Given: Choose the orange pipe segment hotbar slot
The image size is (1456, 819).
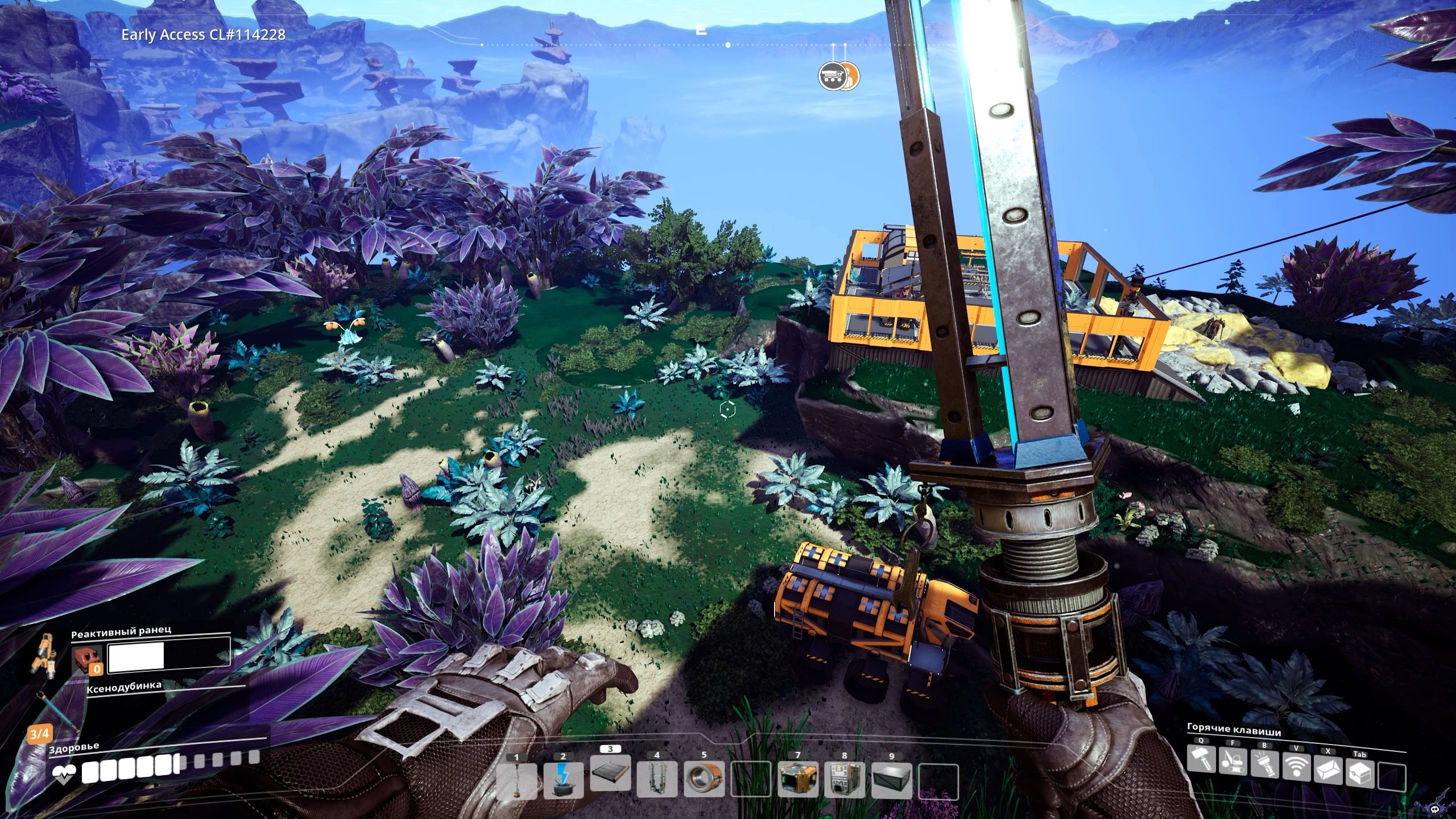Looking at the screenshot, I should coord(704,780).
